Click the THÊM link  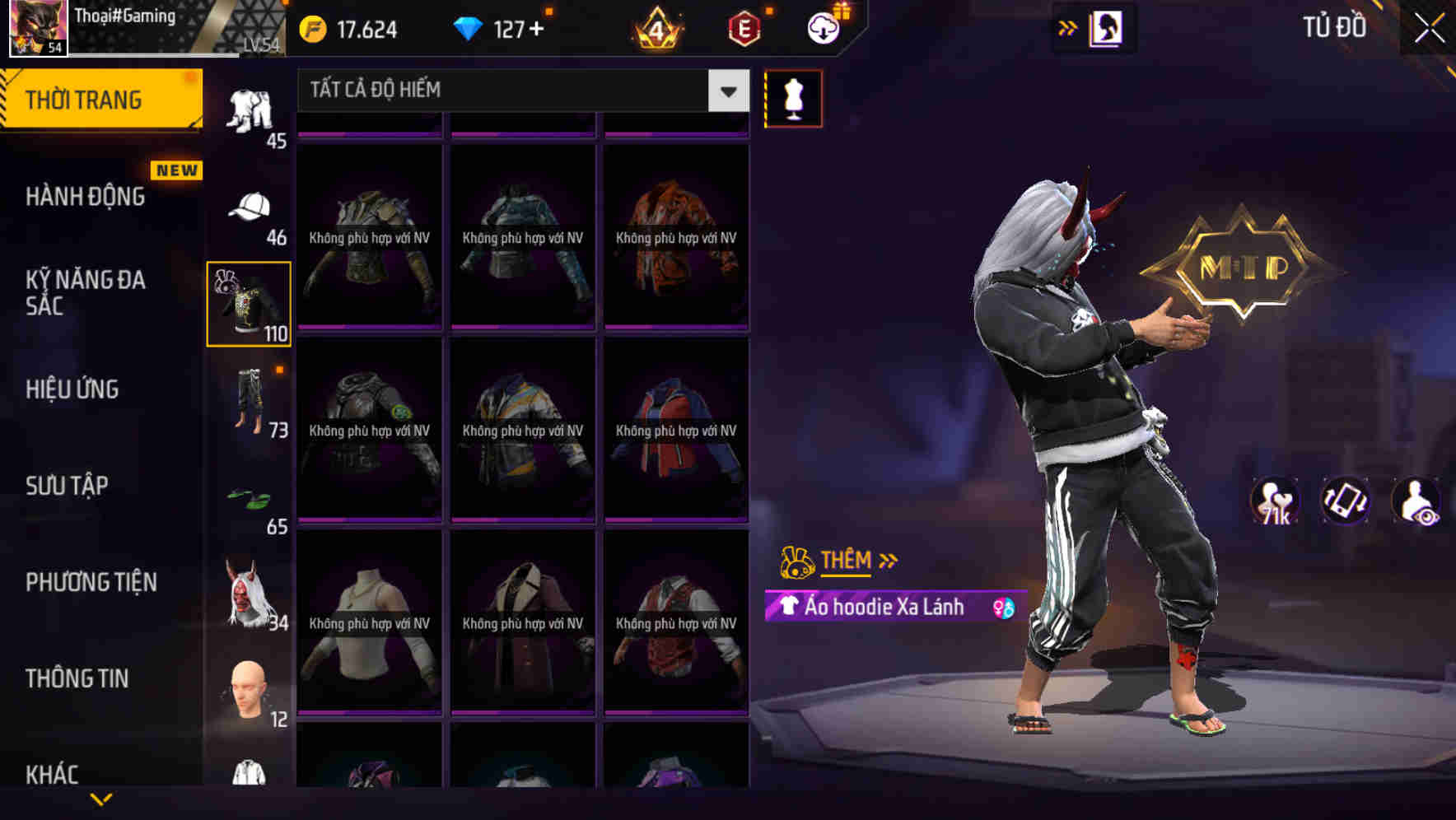tap(848, 560)
